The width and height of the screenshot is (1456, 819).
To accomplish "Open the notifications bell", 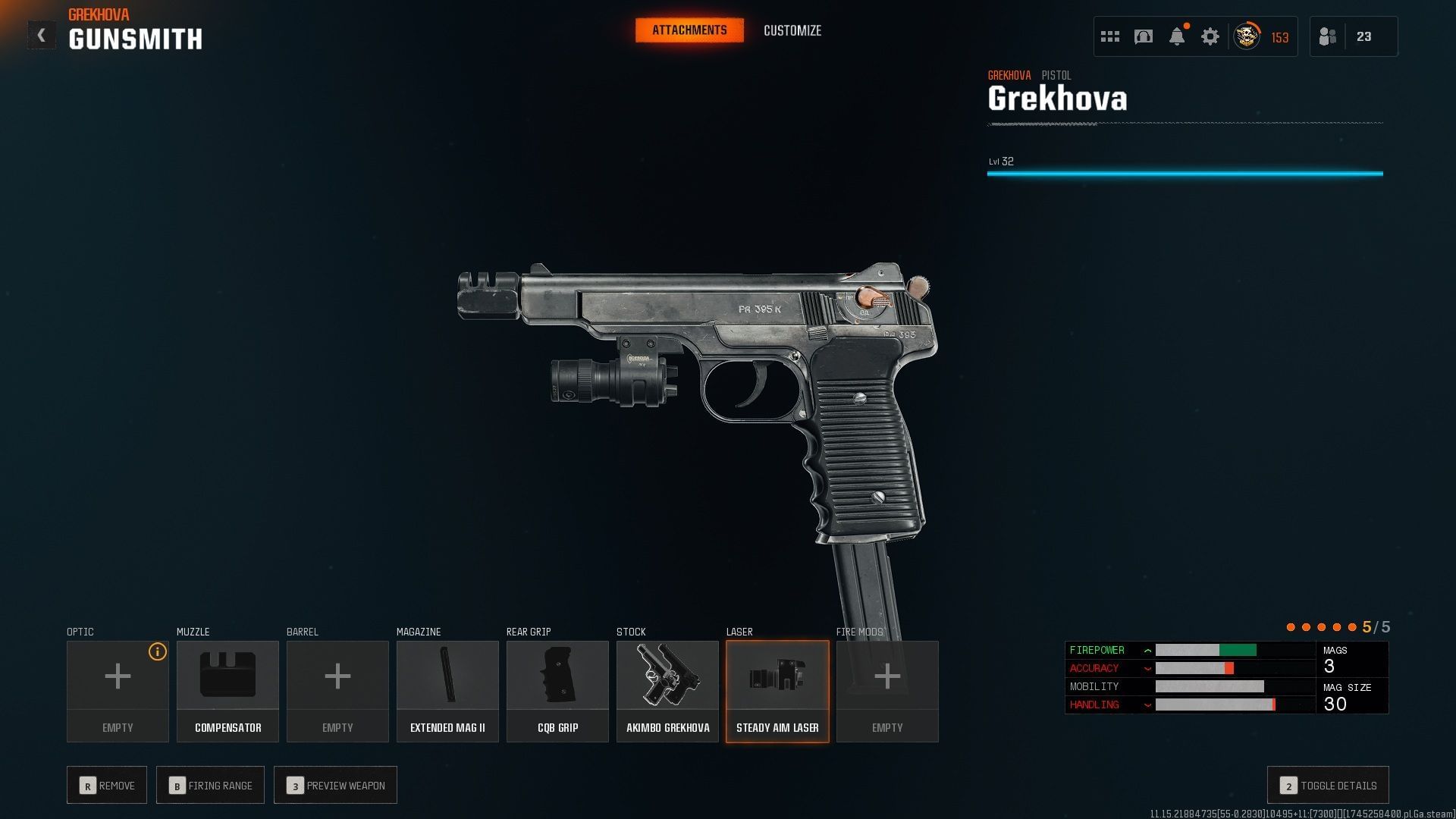I will click(x=1177, y=36).
